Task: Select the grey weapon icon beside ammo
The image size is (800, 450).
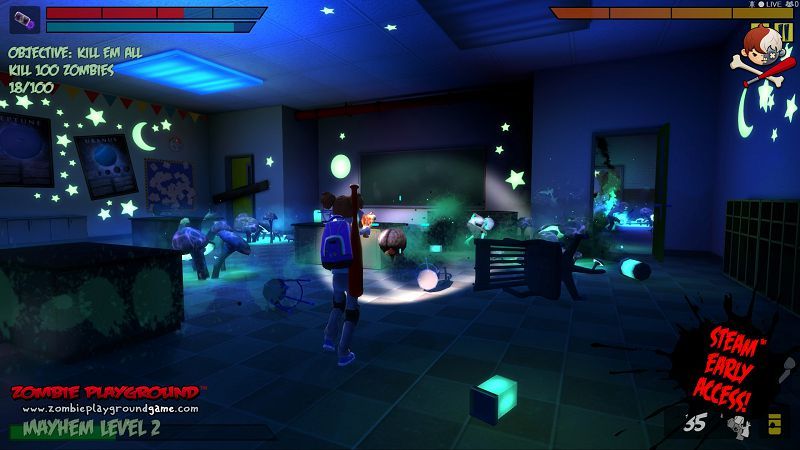Action: coord(738,425)
